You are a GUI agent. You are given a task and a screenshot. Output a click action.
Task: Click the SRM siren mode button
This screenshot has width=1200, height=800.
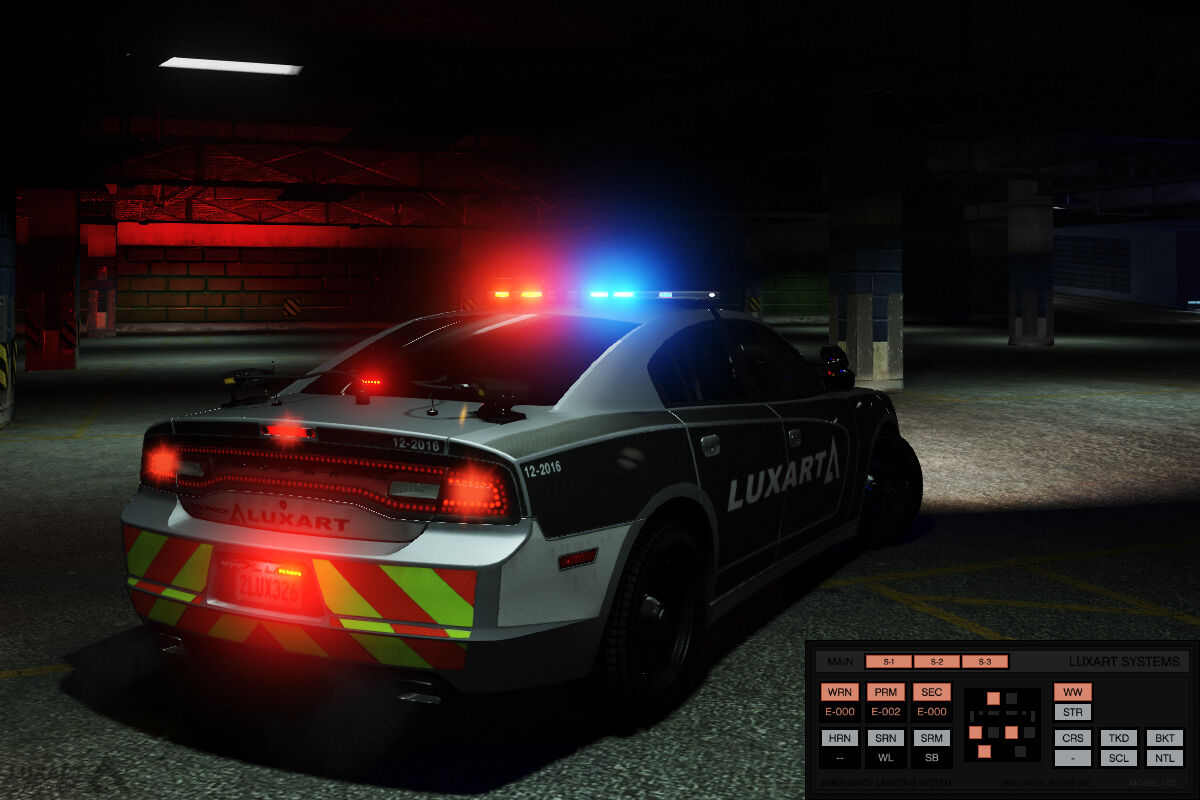coord(931,738)
